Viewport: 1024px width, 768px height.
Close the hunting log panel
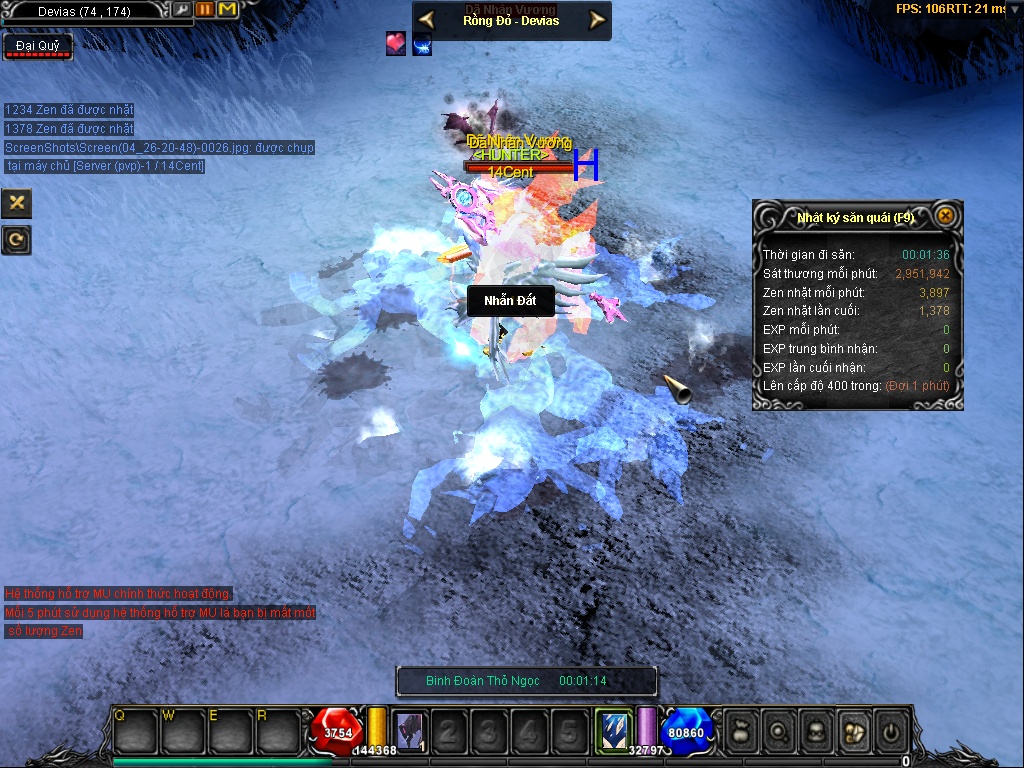pyautogui.click(x=944, y=216)
